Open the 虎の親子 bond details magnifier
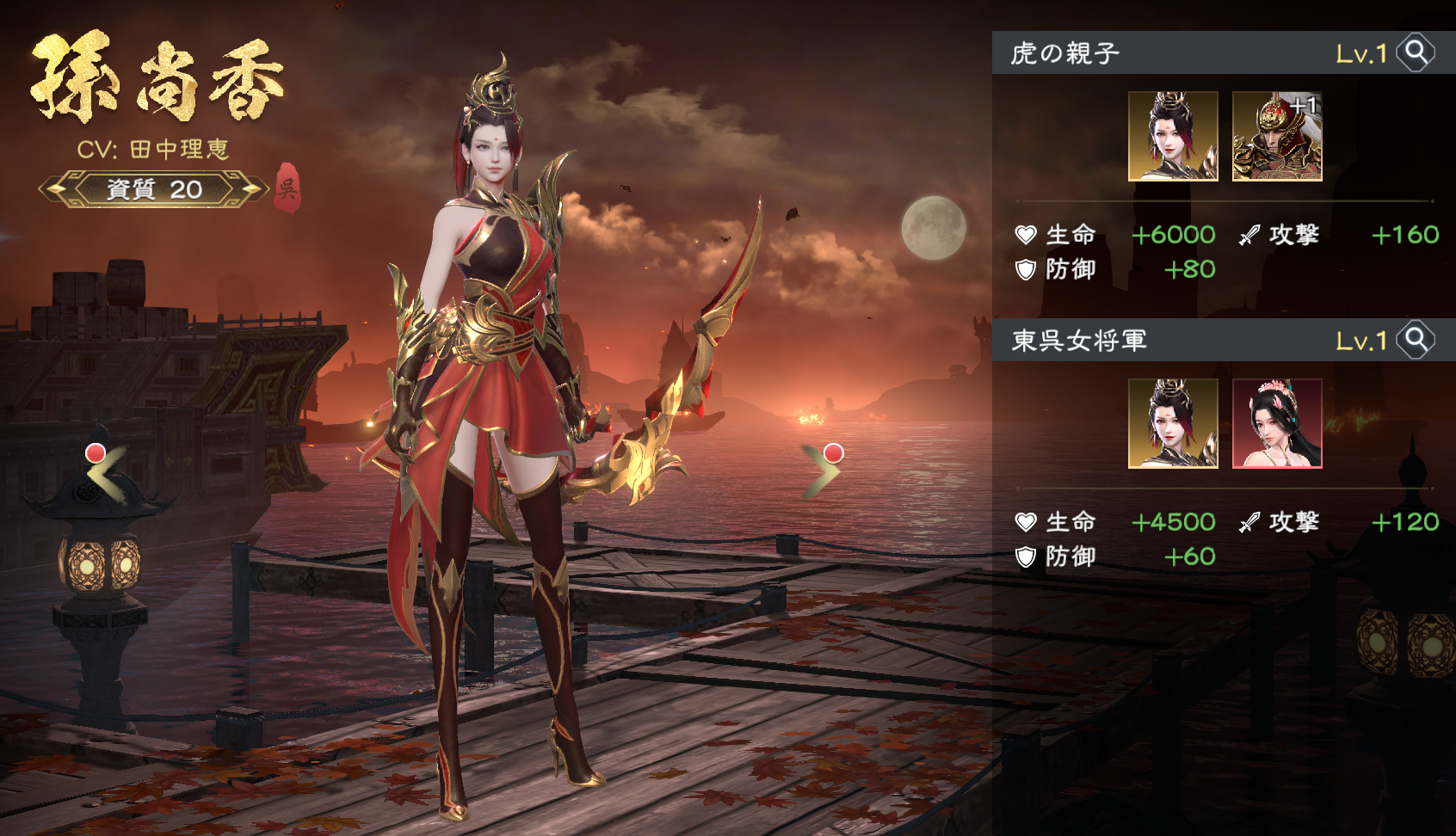This screenshot has width=1456, height=836. point(1416,53)
